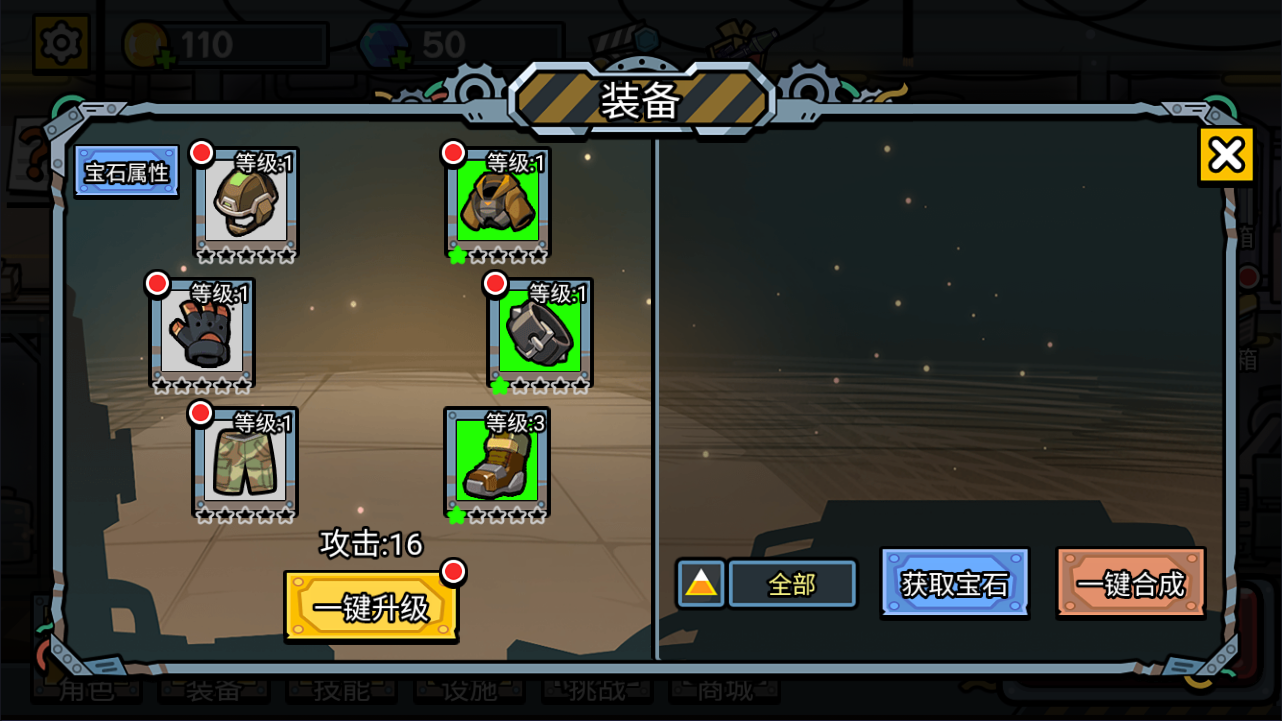Image resolution: width=1282 pixels, height=721 pixels.
Task: Select the brown armor jacket slot
Action: tap(498, 201)
